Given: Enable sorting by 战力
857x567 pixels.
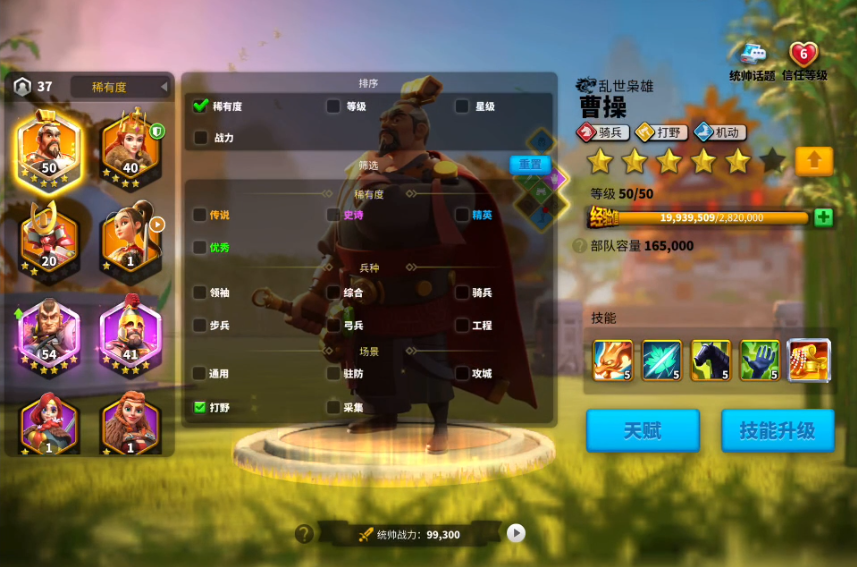Looking at the screenshot, I should (x=201, y=137).
